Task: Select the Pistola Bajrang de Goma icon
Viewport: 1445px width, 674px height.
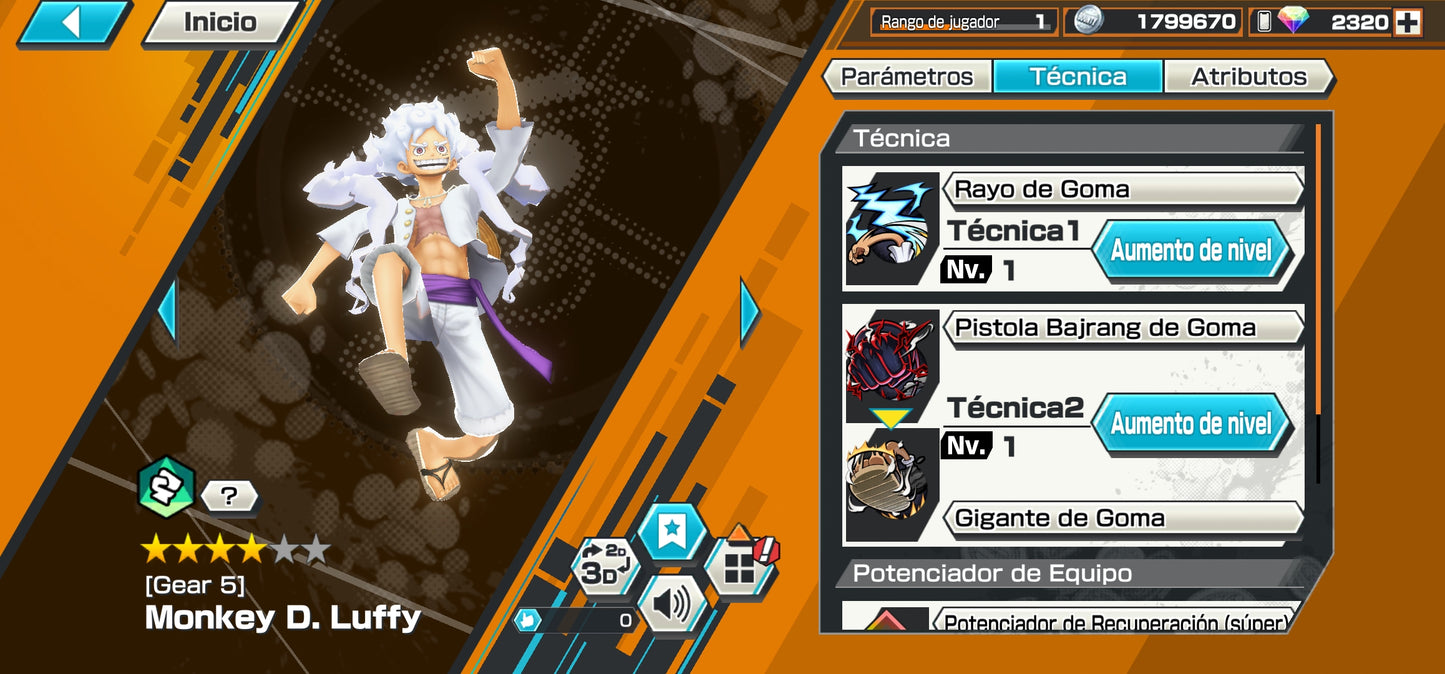Action: click(x=893, y=364)
